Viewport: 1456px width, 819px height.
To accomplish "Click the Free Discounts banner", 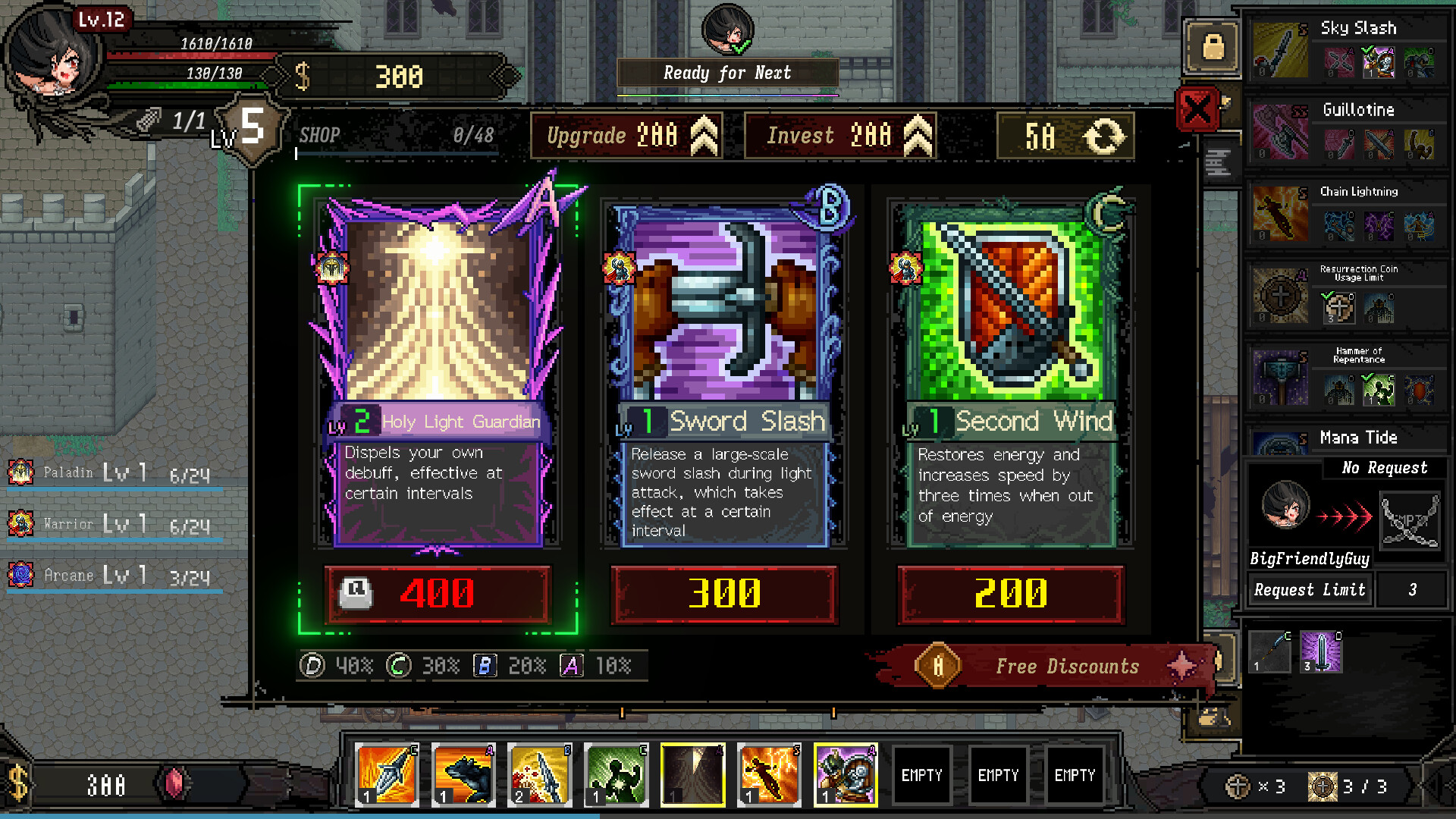I will tap(1046, 666).
